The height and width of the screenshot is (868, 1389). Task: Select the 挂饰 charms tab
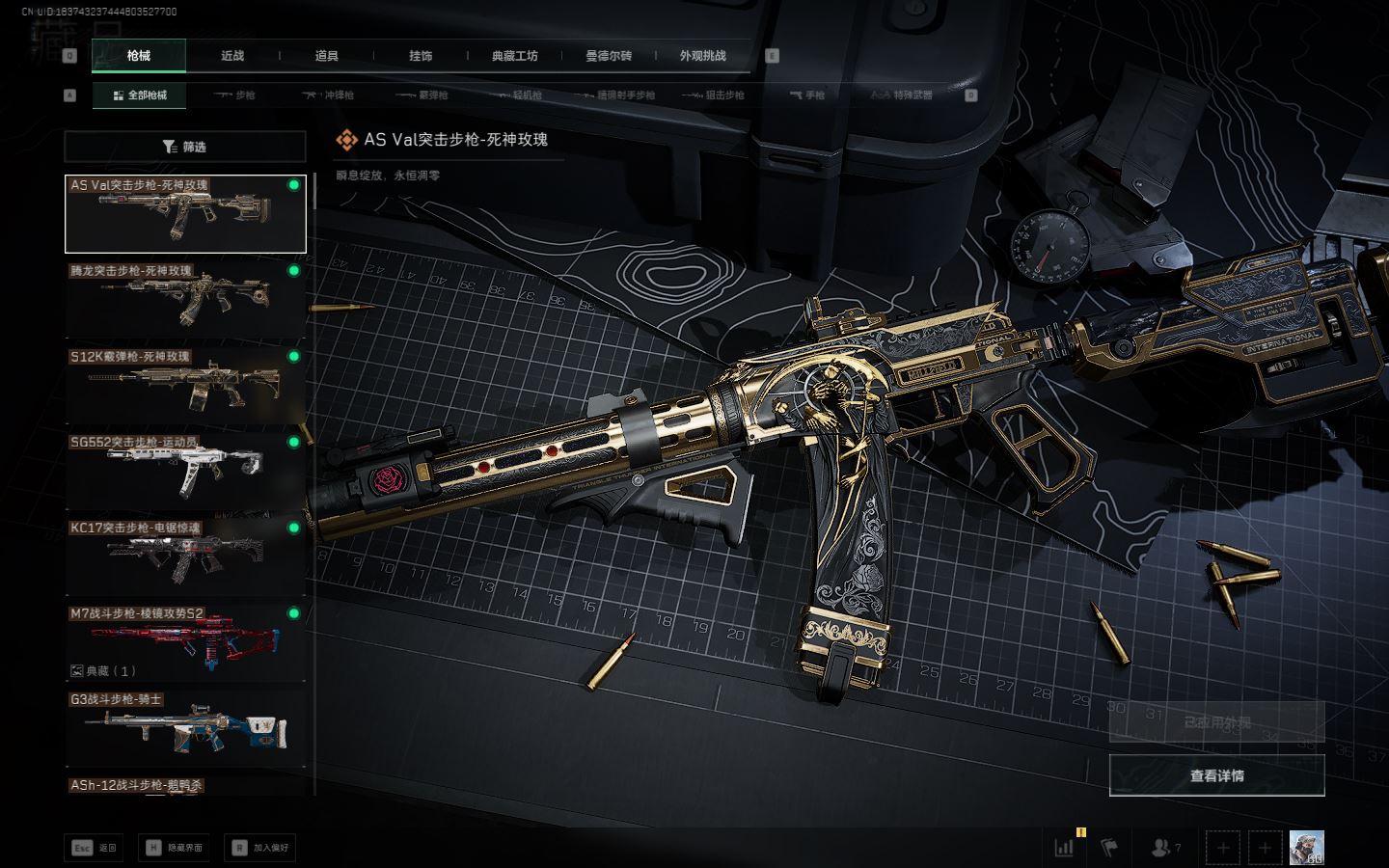click(421, 56)
